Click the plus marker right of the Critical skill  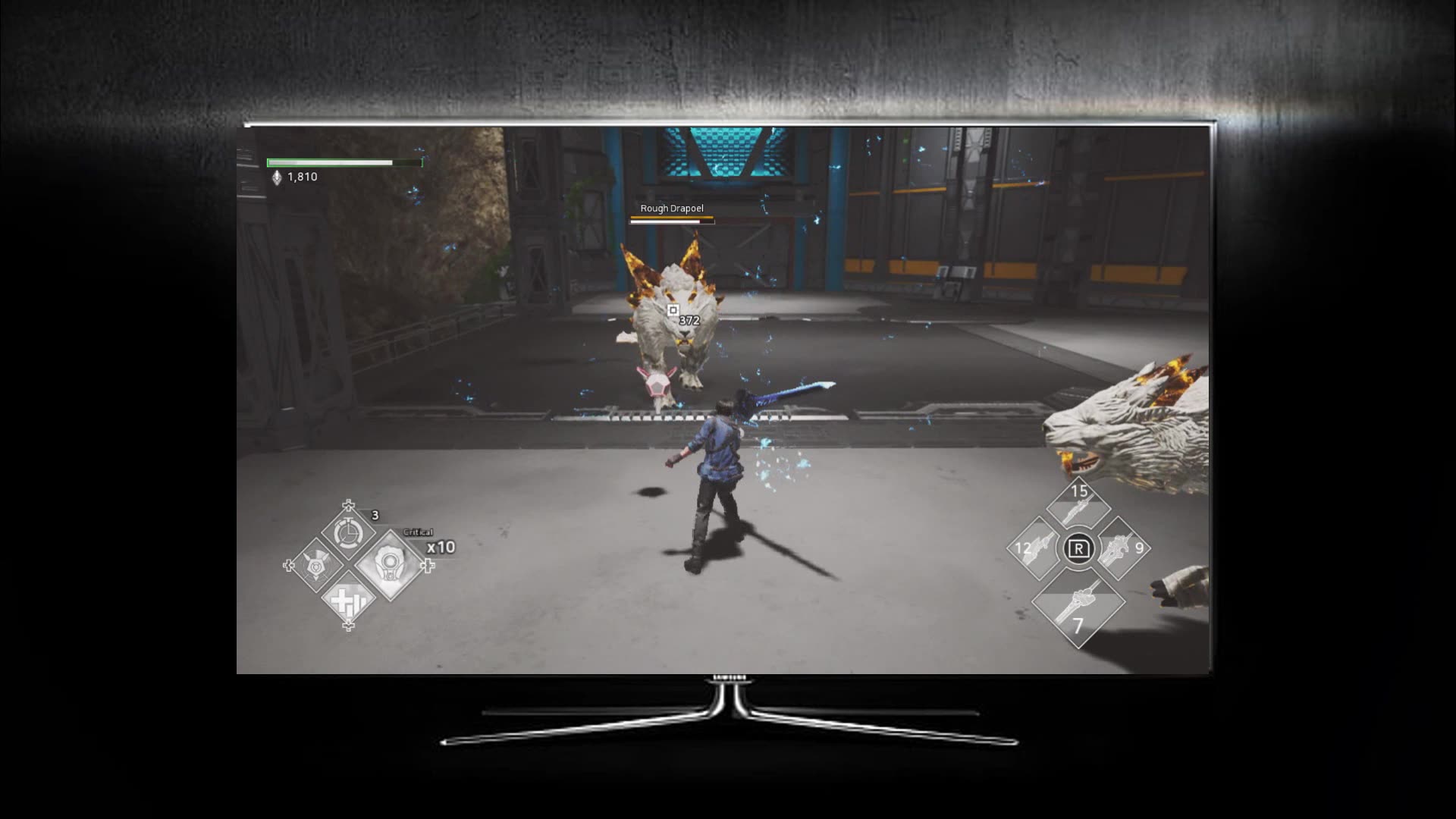(427, 566)
